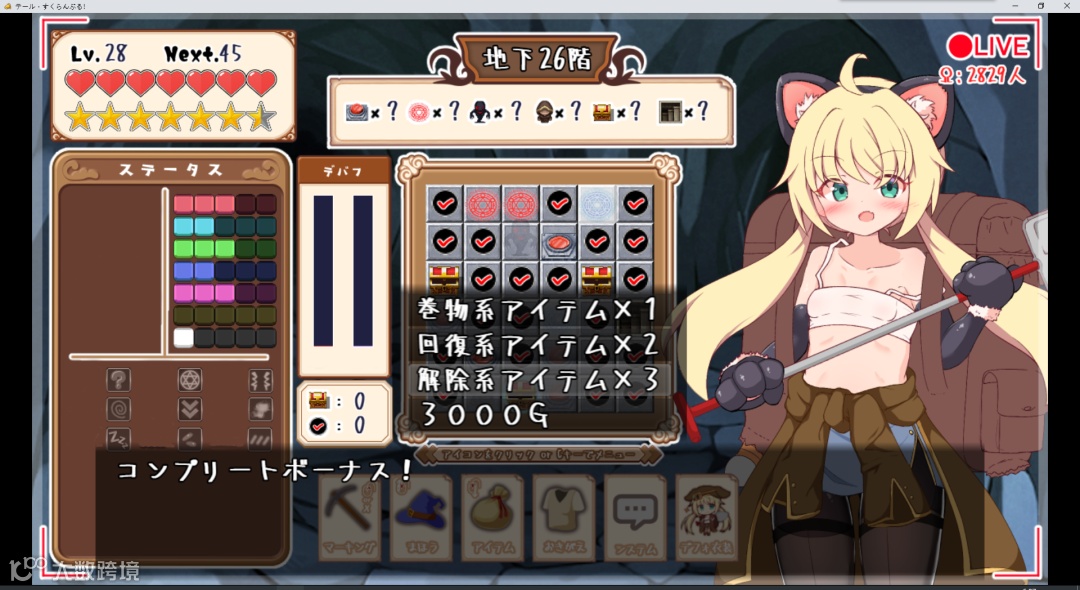Viewport: 1080px width, 590px height.
Task: Click the red floor switch tile
Action: pyautogui.click(x=559, y=241)
